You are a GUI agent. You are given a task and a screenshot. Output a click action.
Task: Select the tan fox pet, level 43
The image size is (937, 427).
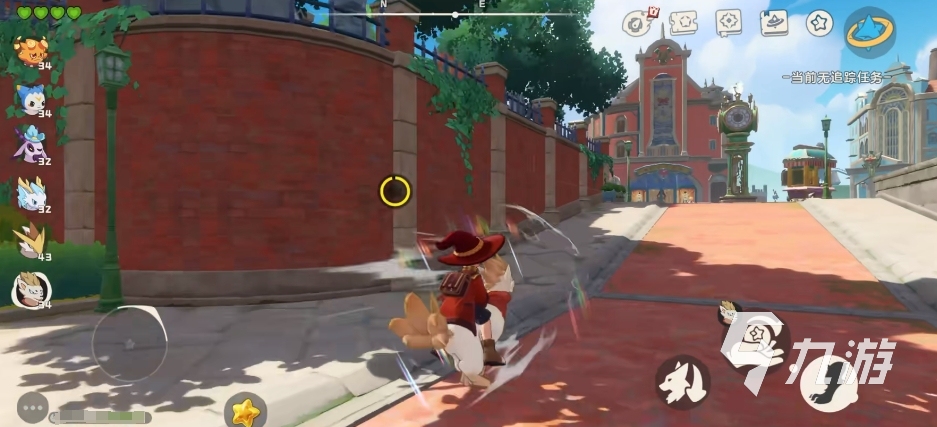pyautogui.click(x=30, y=241)
